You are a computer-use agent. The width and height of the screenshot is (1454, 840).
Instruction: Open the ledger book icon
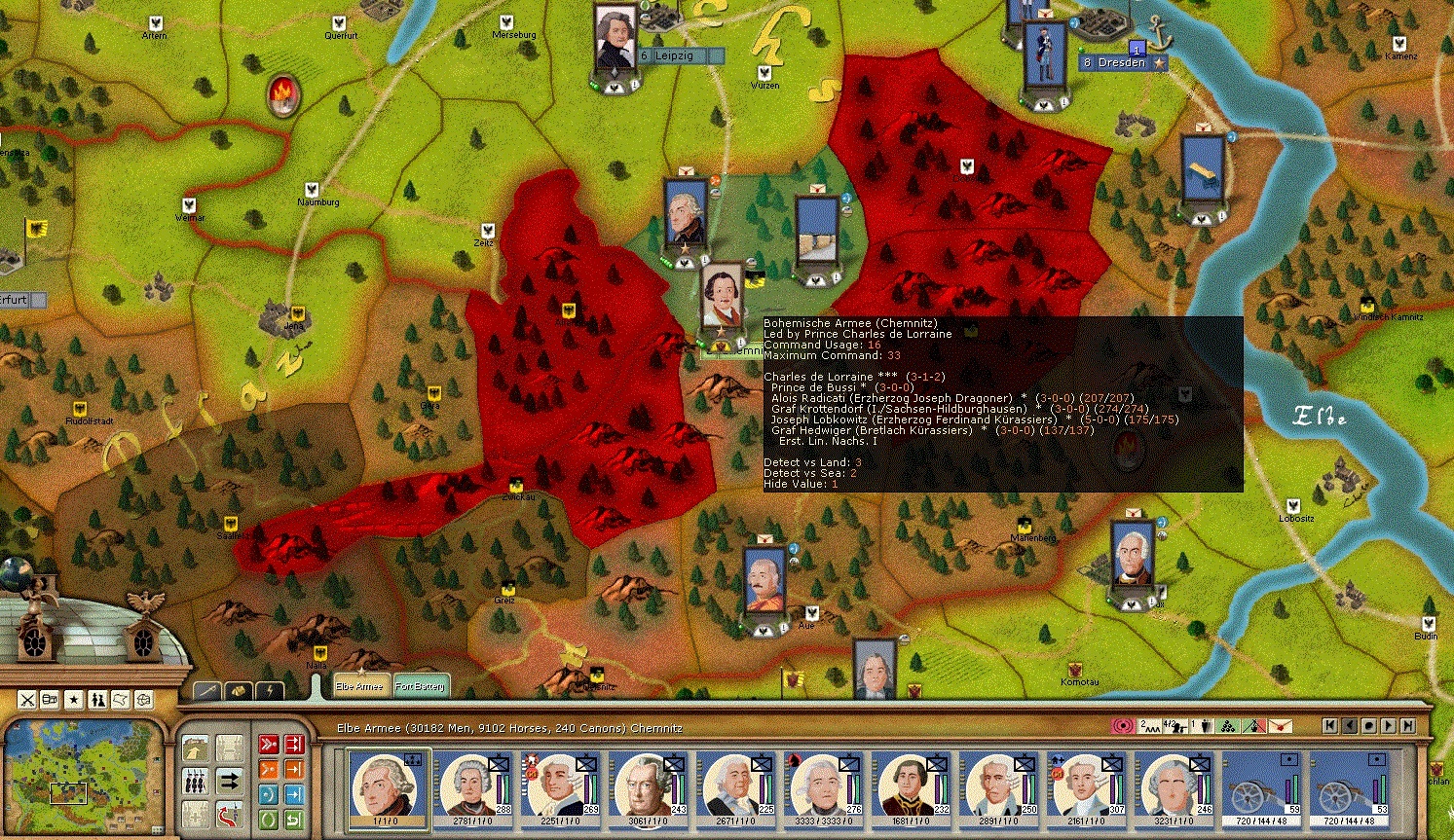tap(49, 699)
